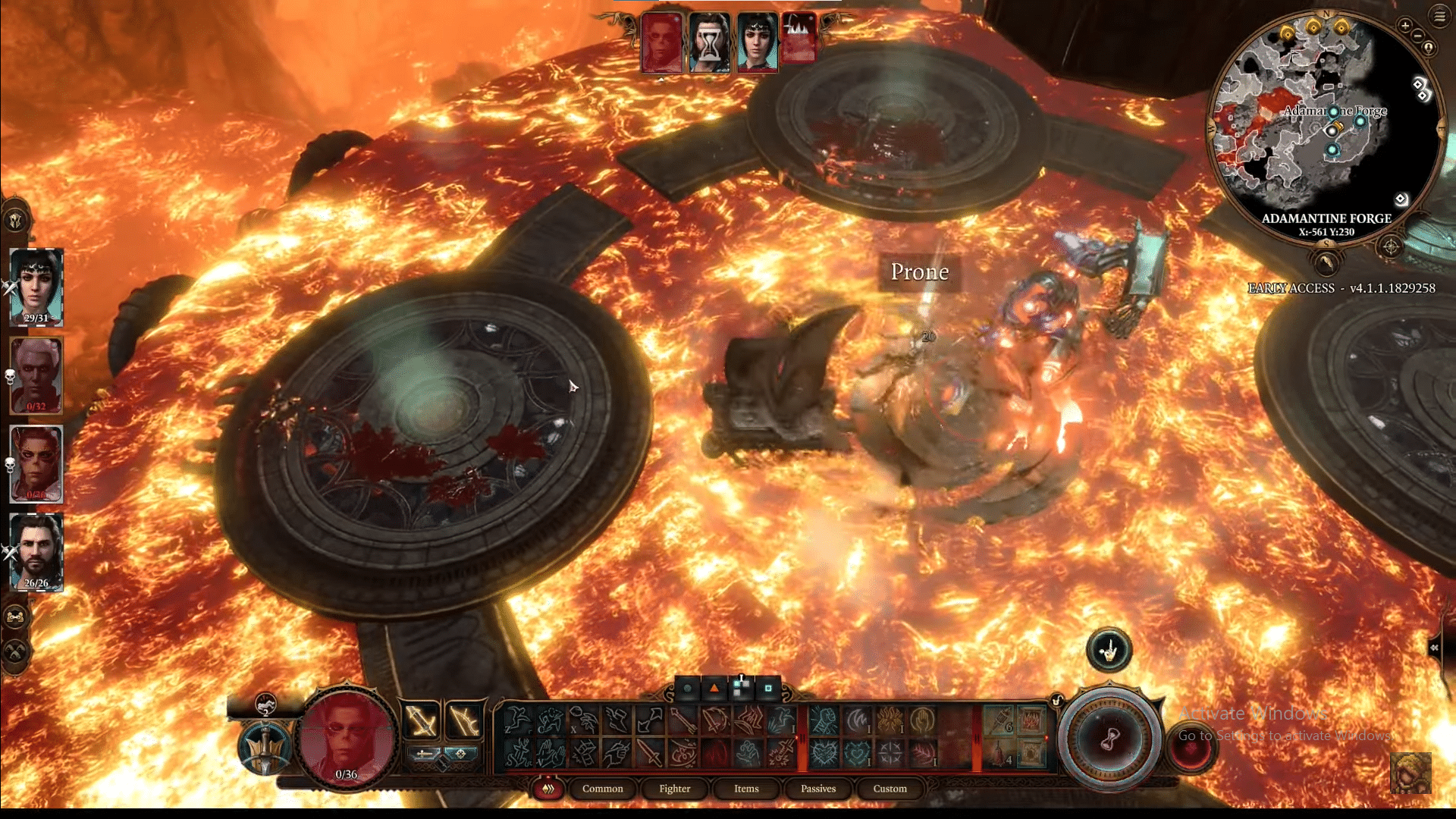1456x819 pixels.
Task: Toggle the orange triangle filter above the hotbar
Action: coord(714,689)
